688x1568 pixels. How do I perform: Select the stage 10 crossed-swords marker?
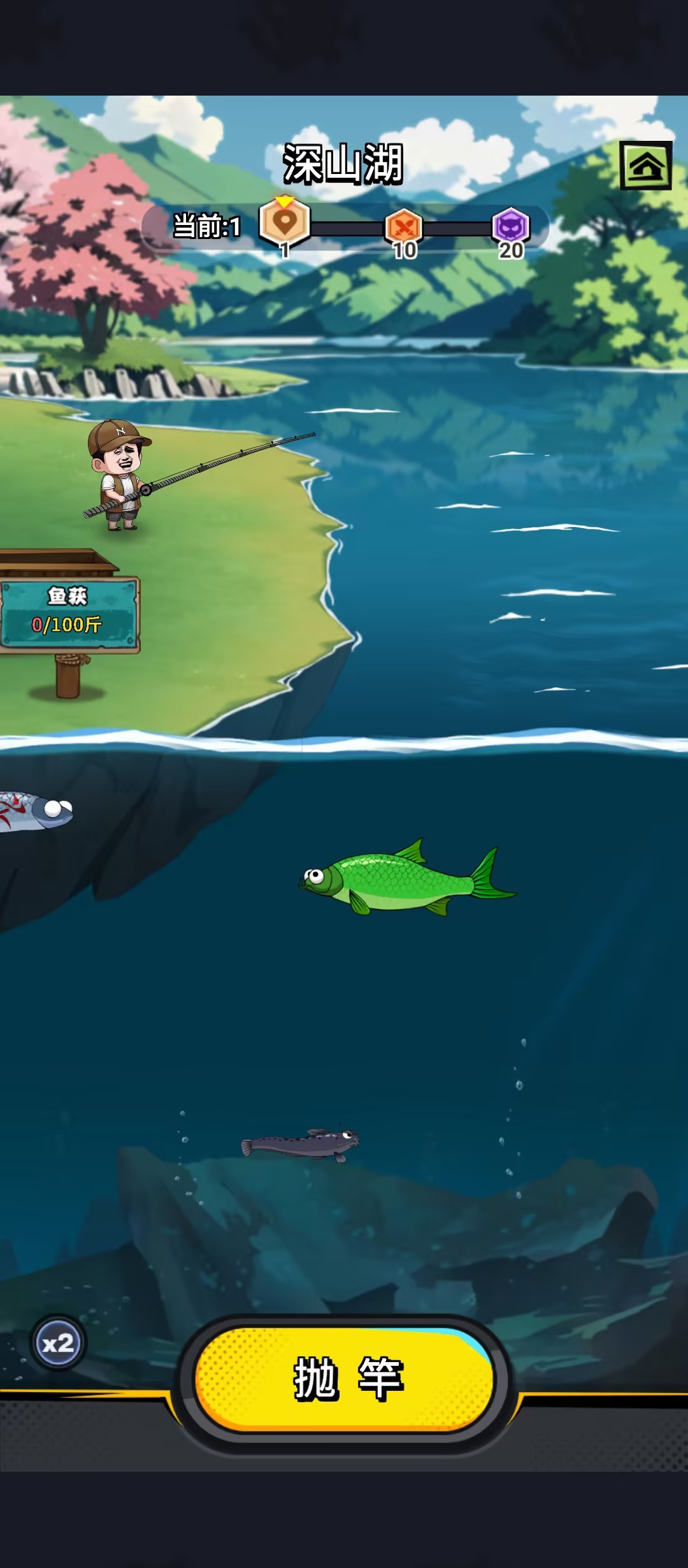pos(404,226)
